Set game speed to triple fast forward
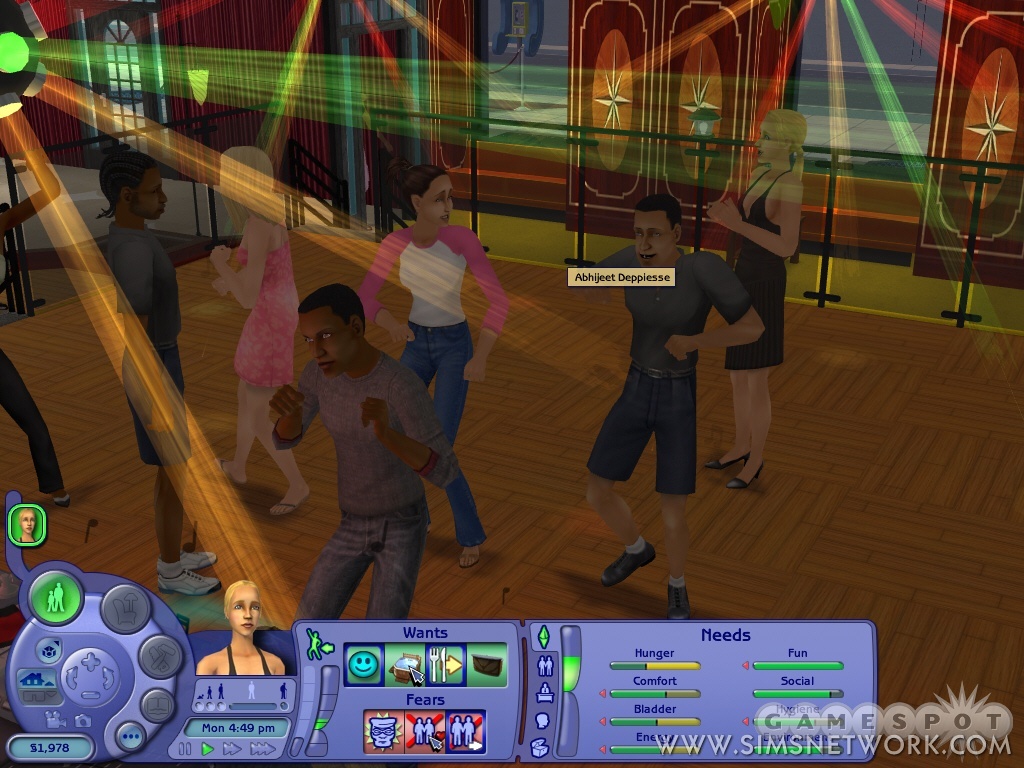 click(262, 748)
